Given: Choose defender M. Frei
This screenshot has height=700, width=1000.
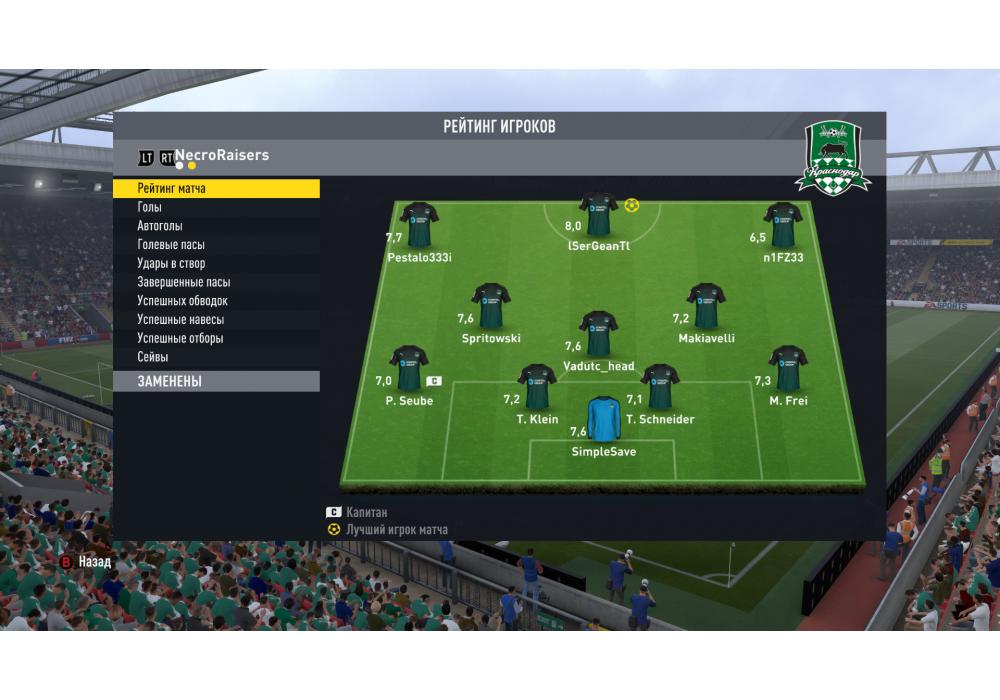Looking at the screenshot, I should [788, 368].
